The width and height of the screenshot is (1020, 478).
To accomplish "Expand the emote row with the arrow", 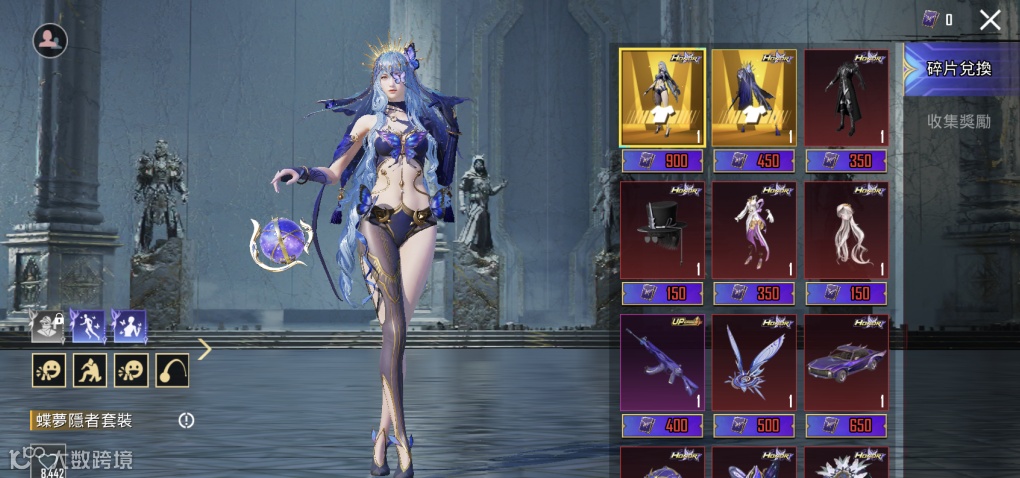I will pyautogui.click(x=205, y=349).
